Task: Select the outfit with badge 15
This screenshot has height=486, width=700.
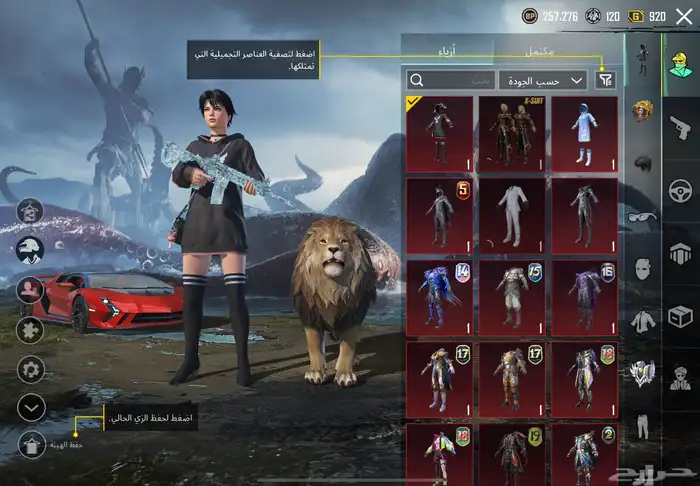Action: (x=512, y=297)
